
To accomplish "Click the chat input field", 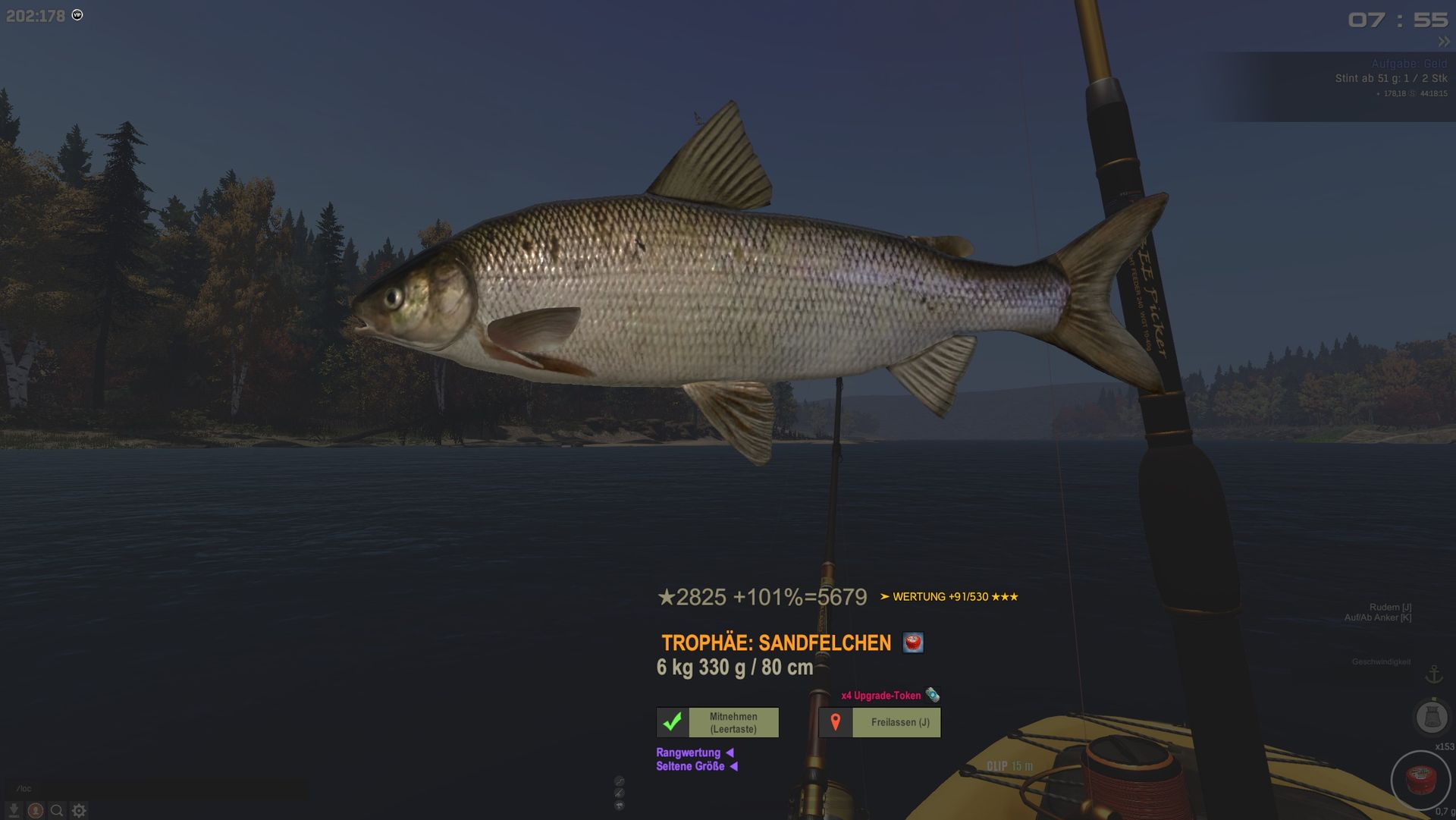I will pyautogui.click(x=159, y=788).
